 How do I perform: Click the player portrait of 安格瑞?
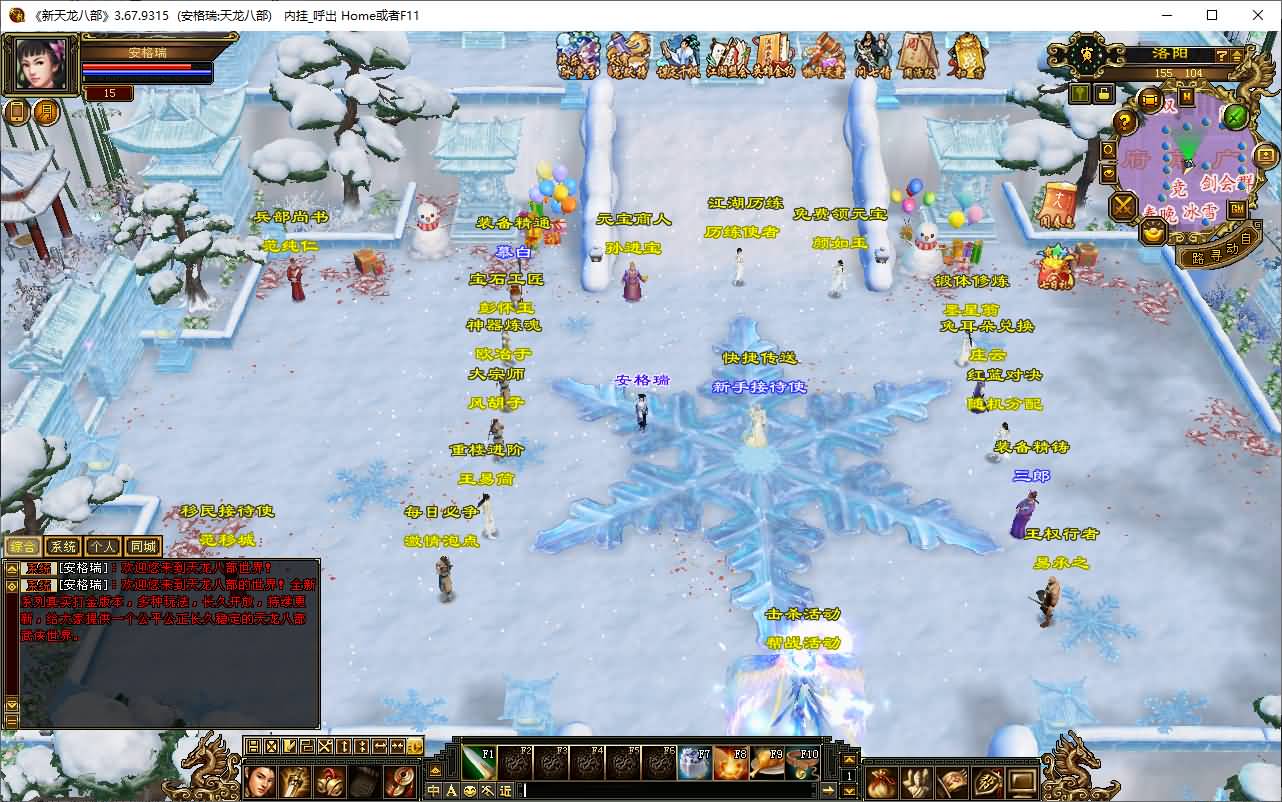pyautogui.click(x=42, y=65)
